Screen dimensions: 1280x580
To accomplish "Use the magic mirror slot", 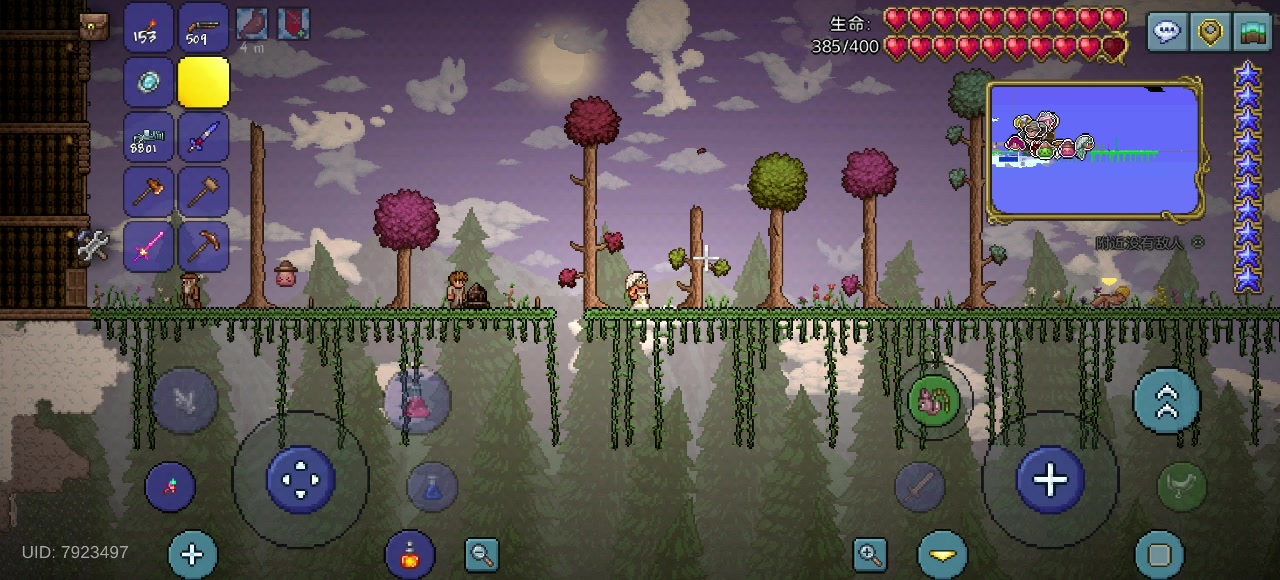I will click(149, 82).
